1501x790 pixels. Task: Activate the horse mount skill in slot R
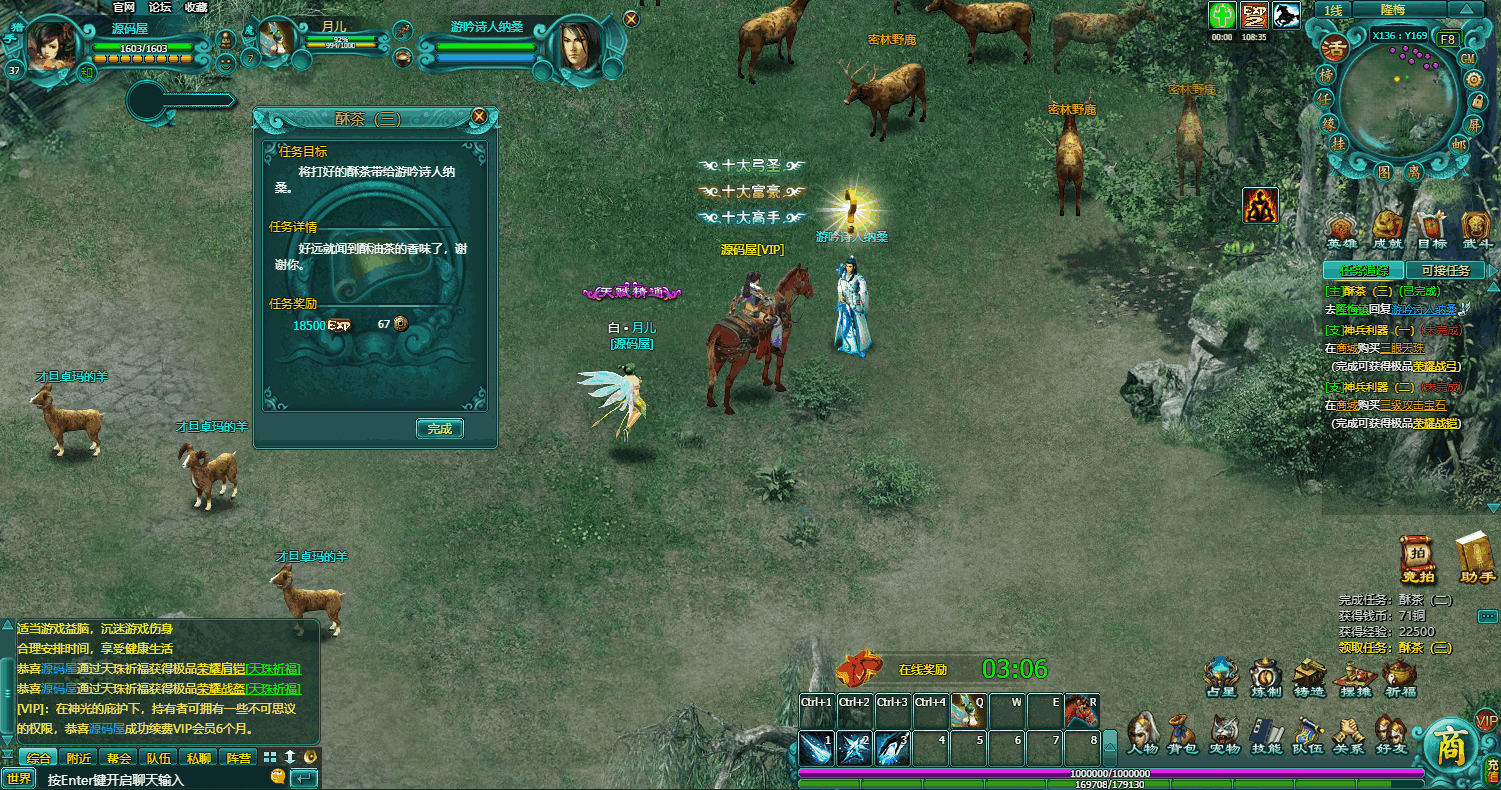coord(1081,710)
